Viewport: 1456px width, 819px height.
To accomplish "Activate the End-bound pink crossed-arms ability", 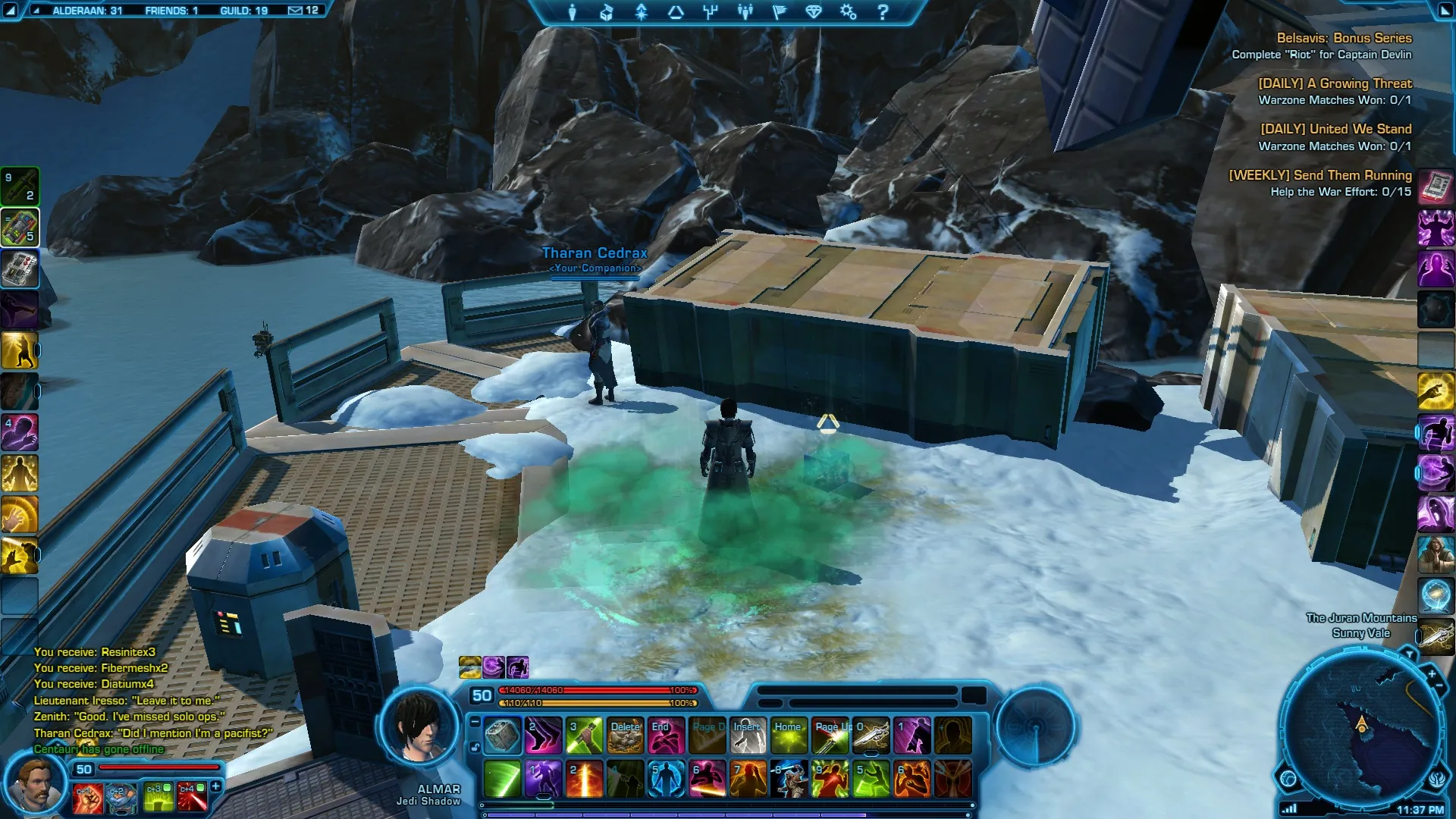I will [666, 736].
